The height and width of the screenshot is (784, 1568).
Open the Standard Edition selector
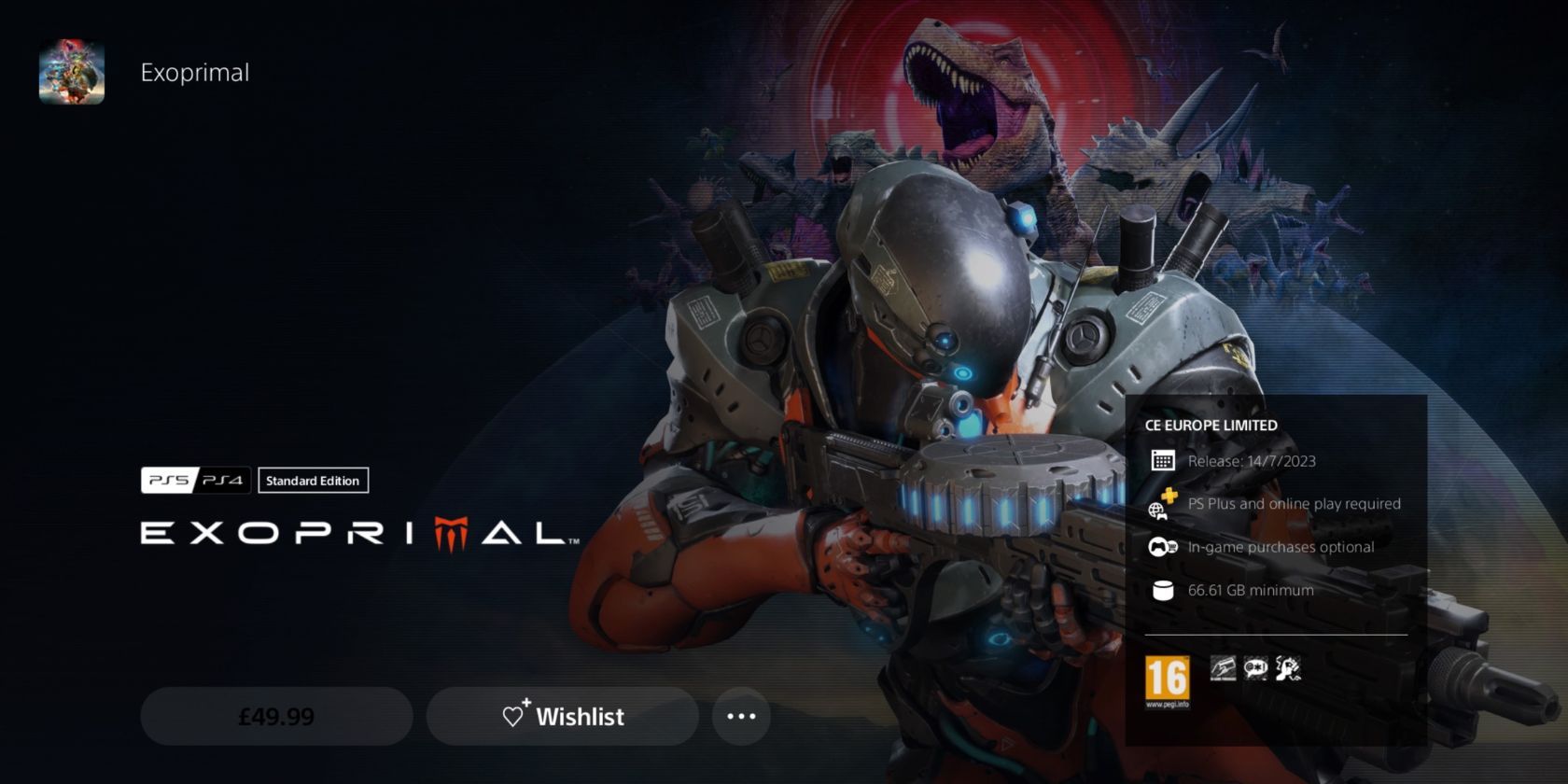pos(313,481)
